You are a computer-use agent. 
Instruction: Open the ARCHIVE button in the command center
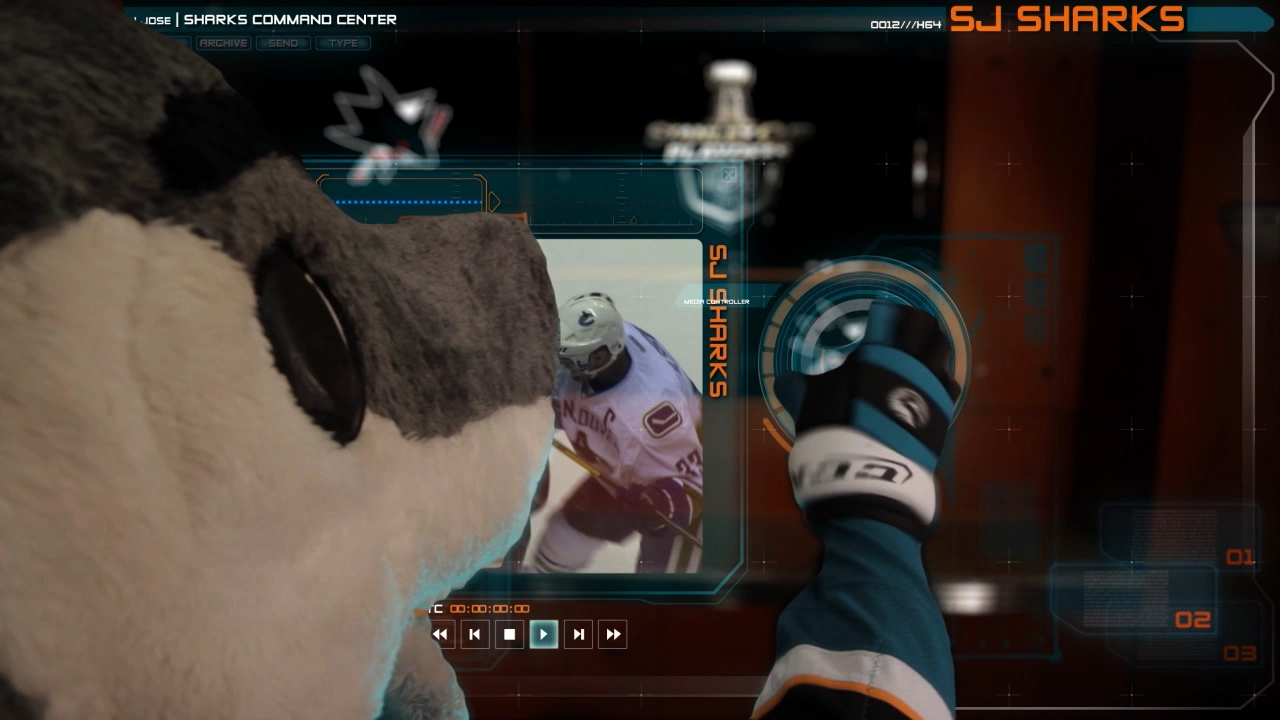click(x=223, y=43)
